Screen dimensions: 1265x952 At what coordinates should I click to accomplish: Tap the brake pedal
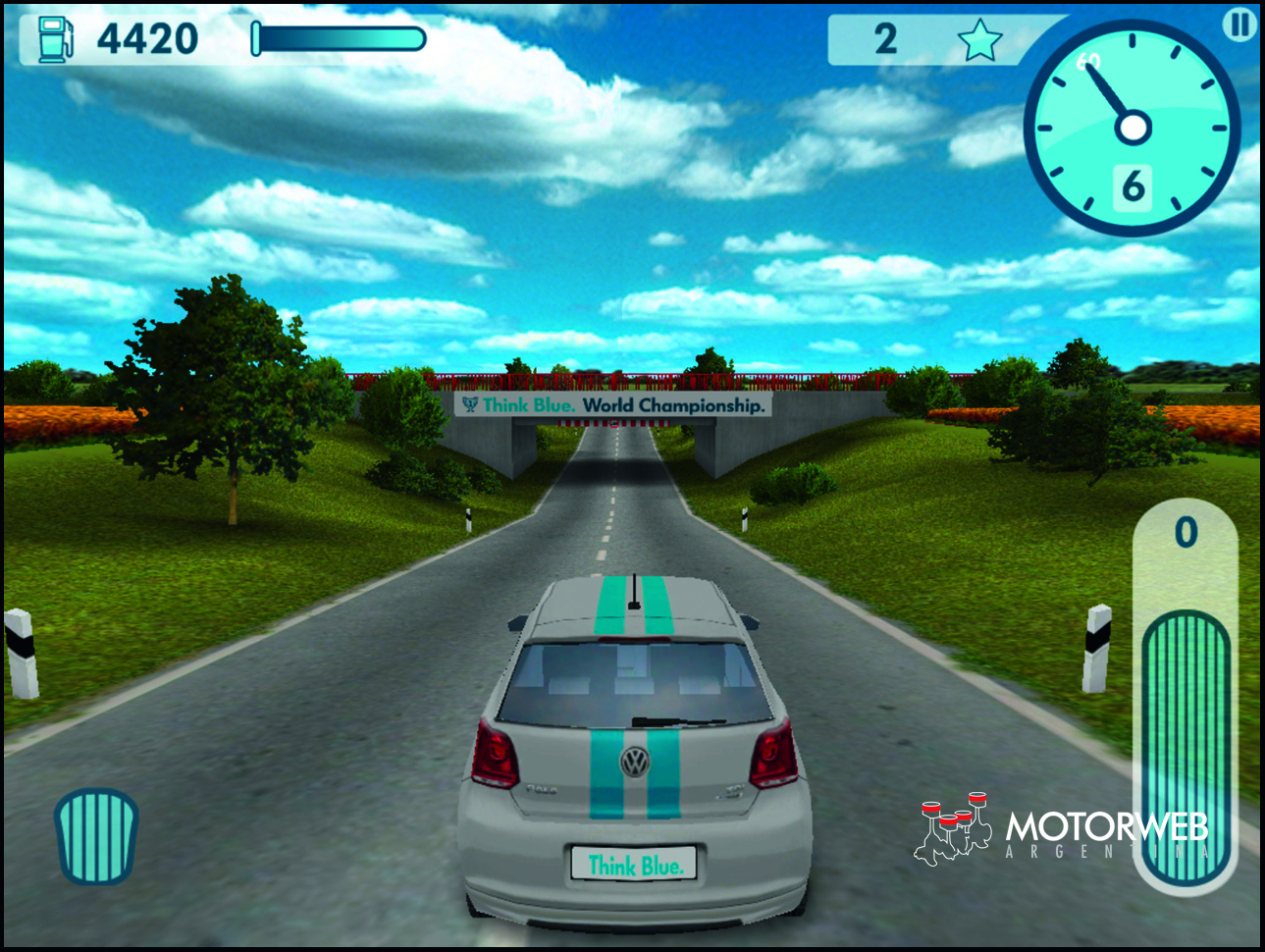pyautogui.click(x=96, y=835)
